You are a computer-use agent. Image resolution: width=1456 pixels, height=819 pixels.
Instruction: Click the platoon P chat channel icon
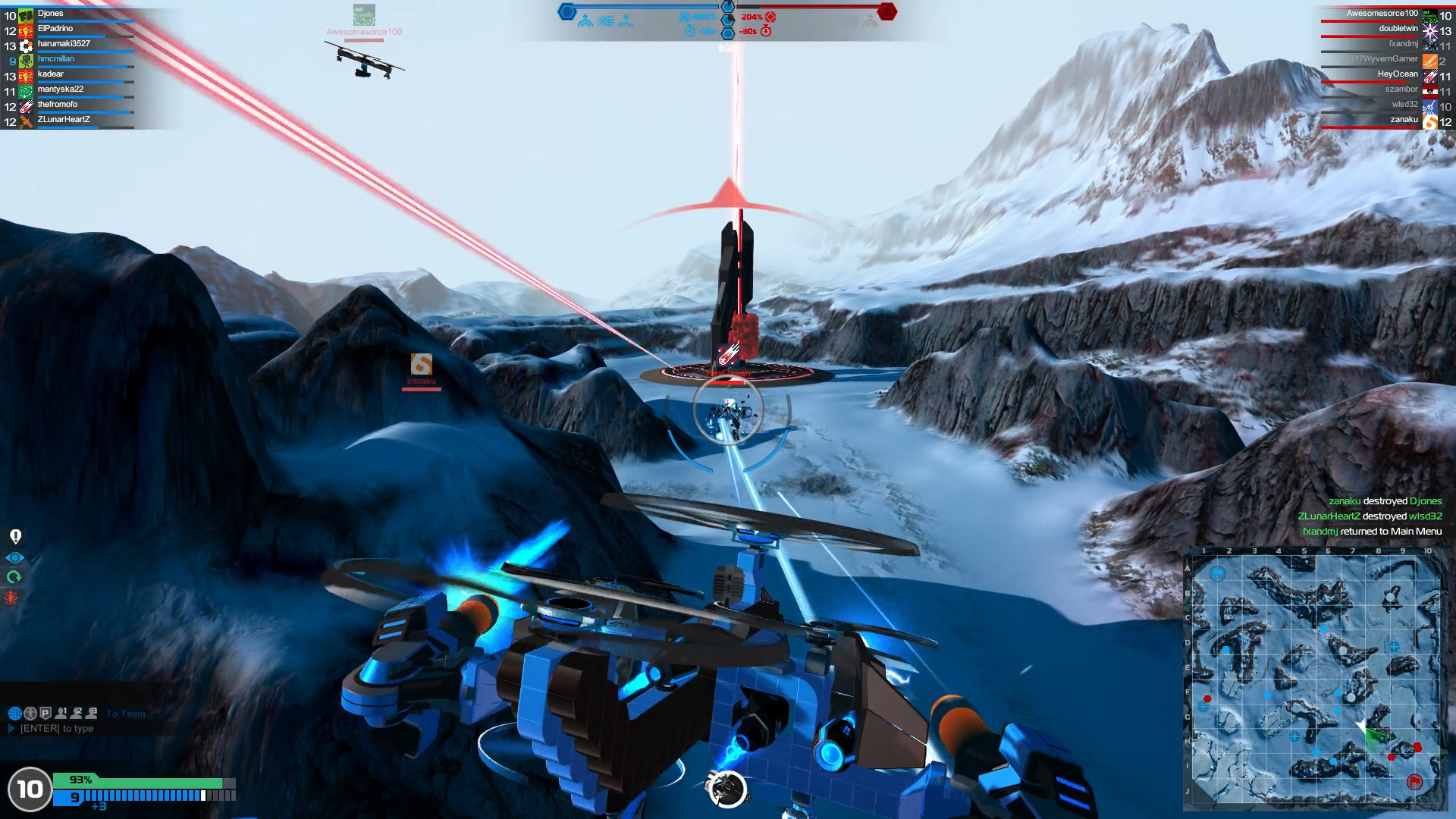tap(45, 713)
